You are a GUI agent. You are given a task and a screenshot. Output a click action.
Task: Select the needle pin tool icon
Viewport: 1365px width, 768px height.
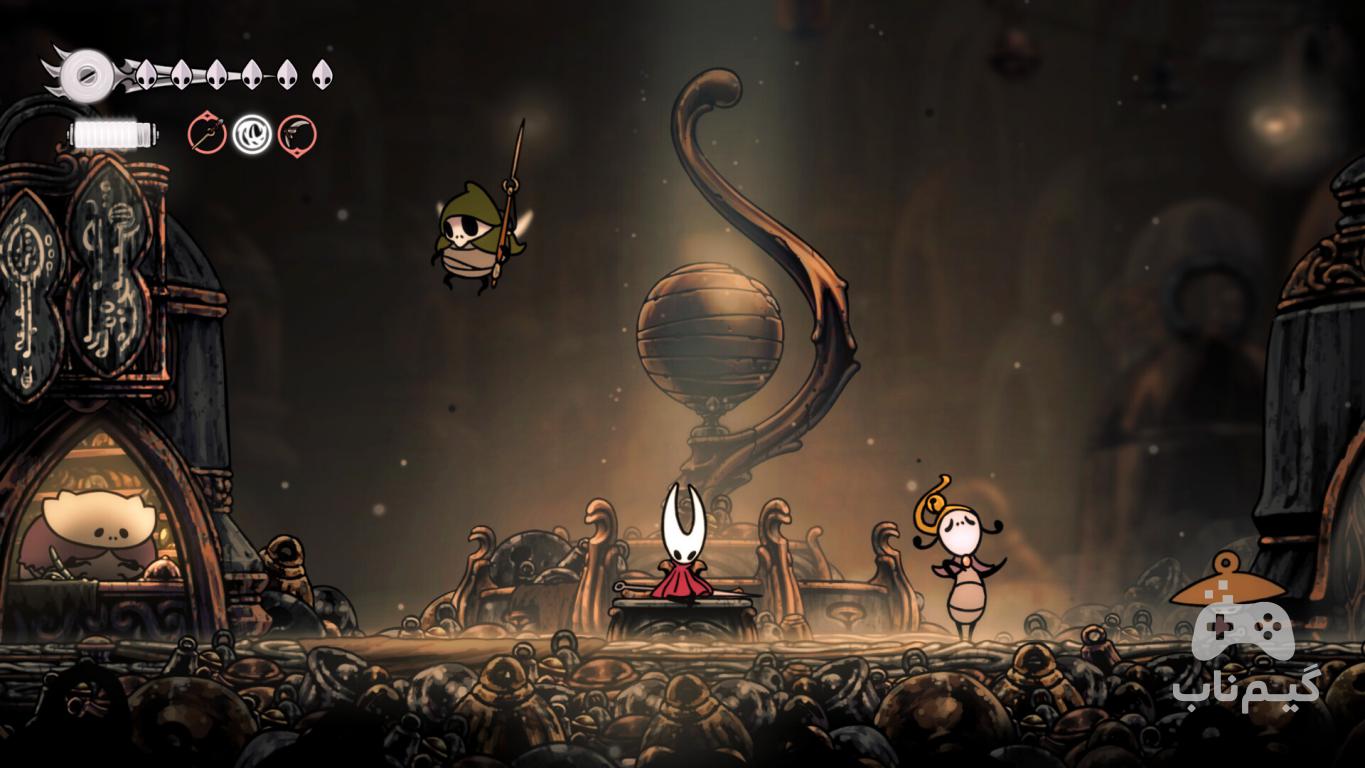pos(207,134)
